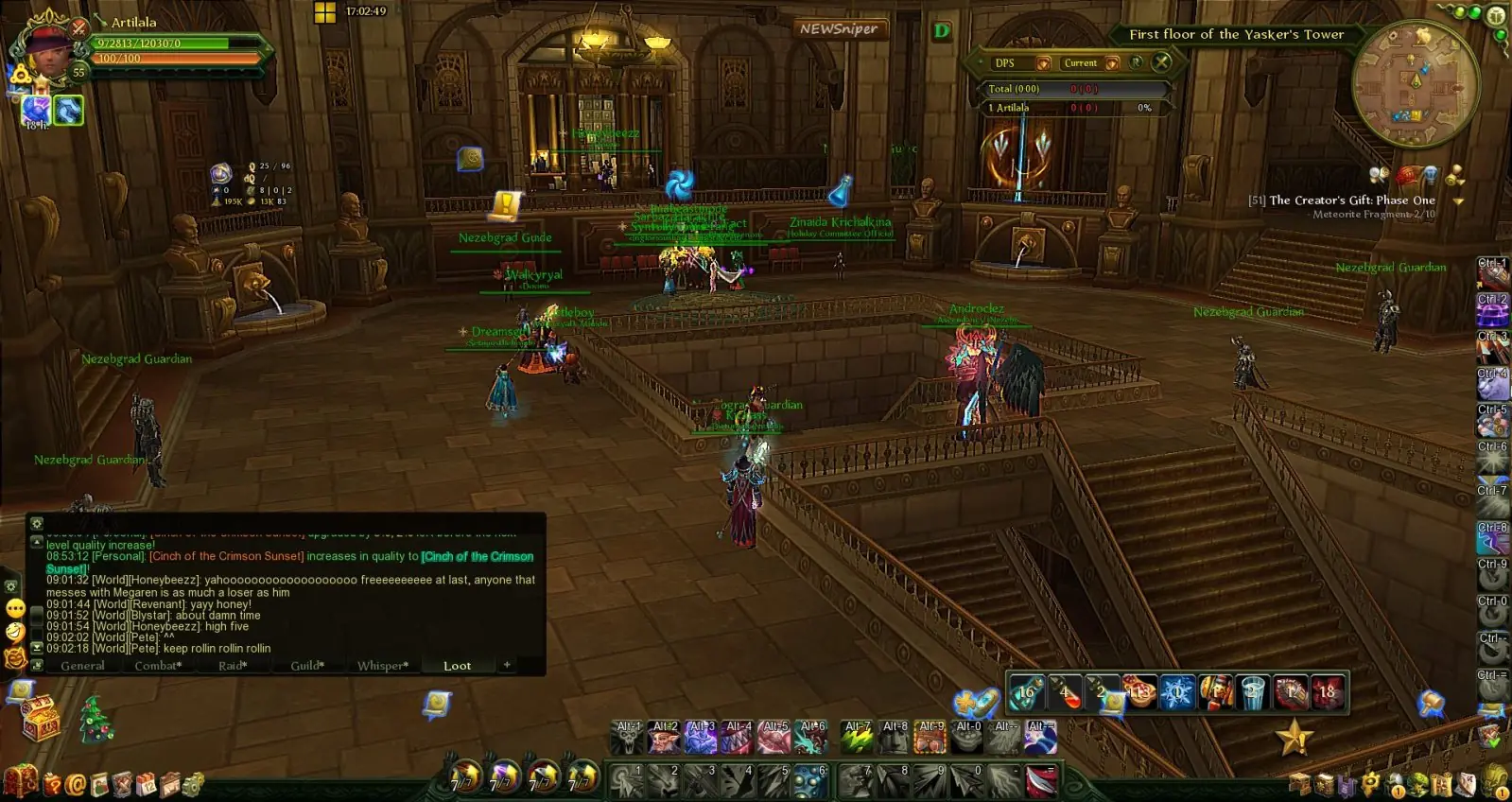This screenshot has width=1512, height=802.
Task: Click the circular minimap
Action: click(1415, 85)
